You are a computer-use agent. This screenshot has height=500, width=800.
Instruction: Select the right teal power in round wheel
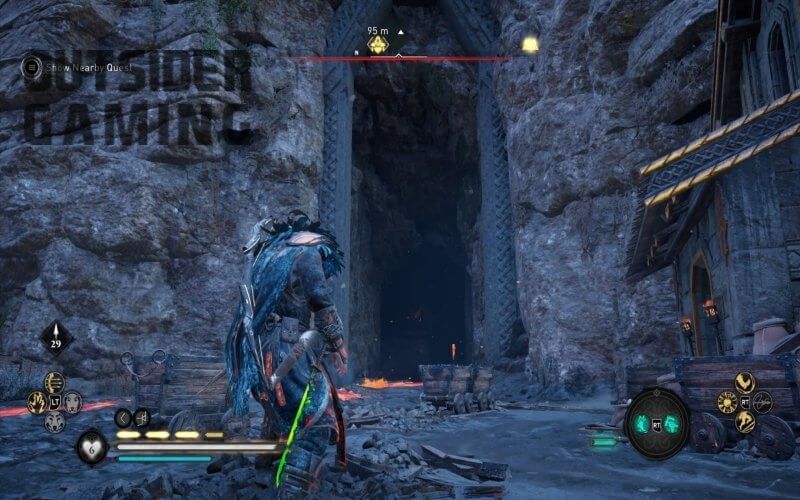[x=671, y=423]
